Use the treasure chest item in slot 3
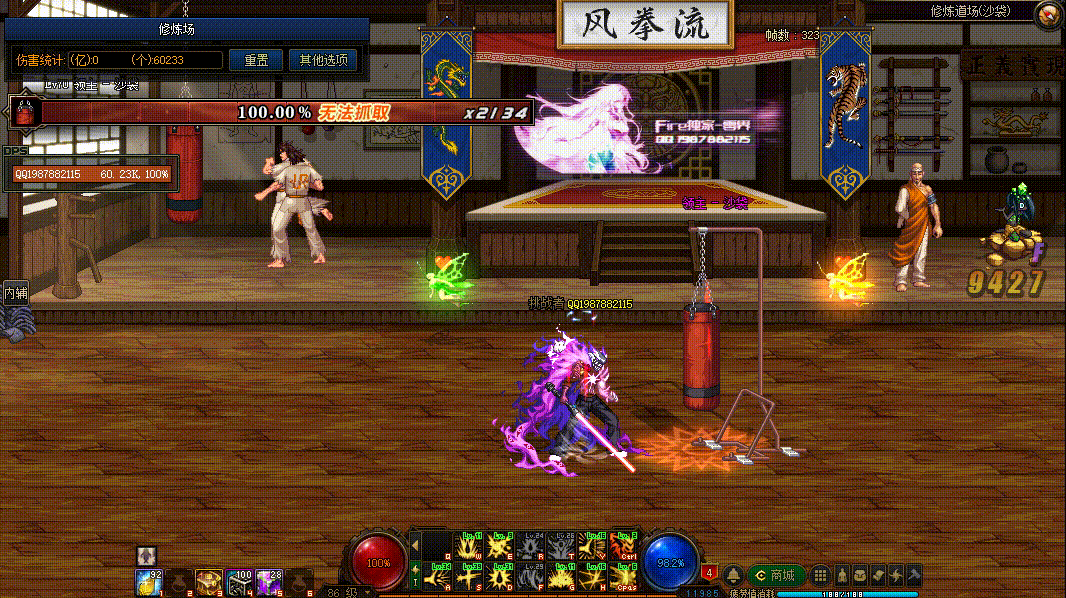 (x=209, y=581)
